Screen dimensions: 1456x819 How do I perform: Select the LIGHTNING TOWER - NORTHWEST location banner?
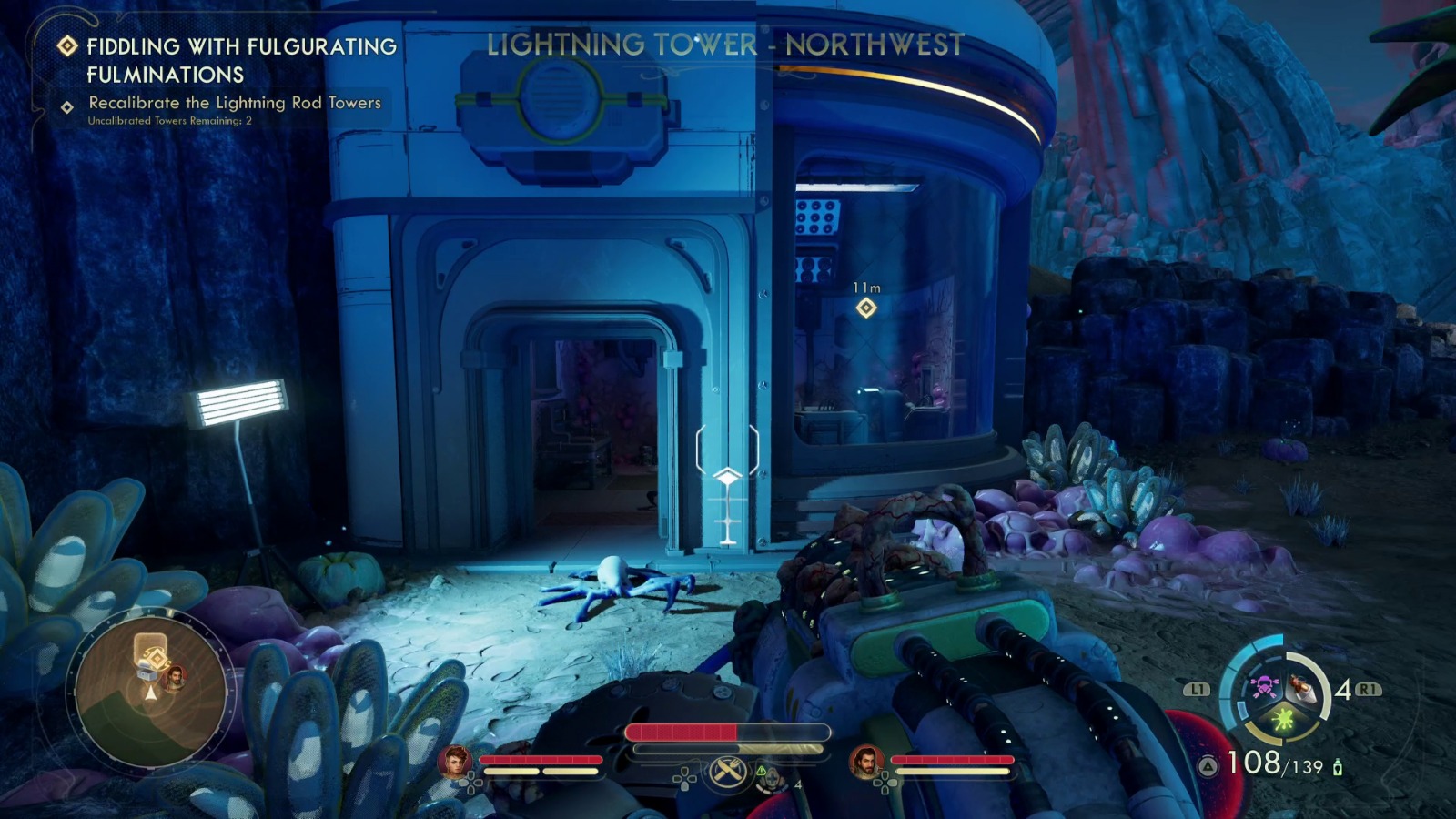pyautogui.click(x=725, y=42)
